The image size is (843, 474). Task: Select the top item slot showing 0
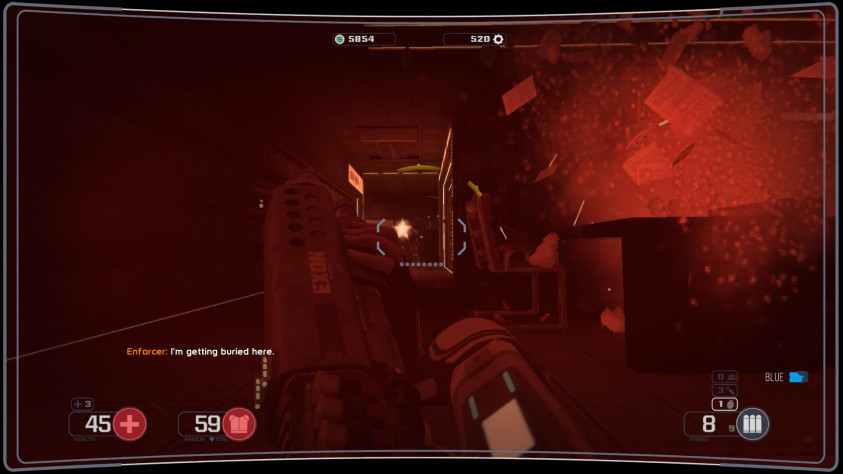click(725, 377)
